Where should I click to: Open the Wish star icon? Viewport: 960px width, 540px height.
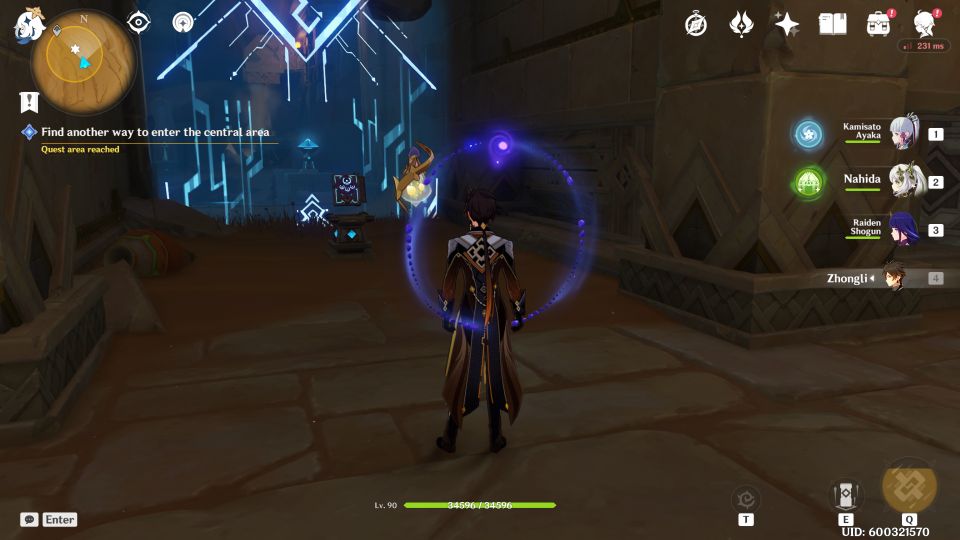[x=787, y=24]
